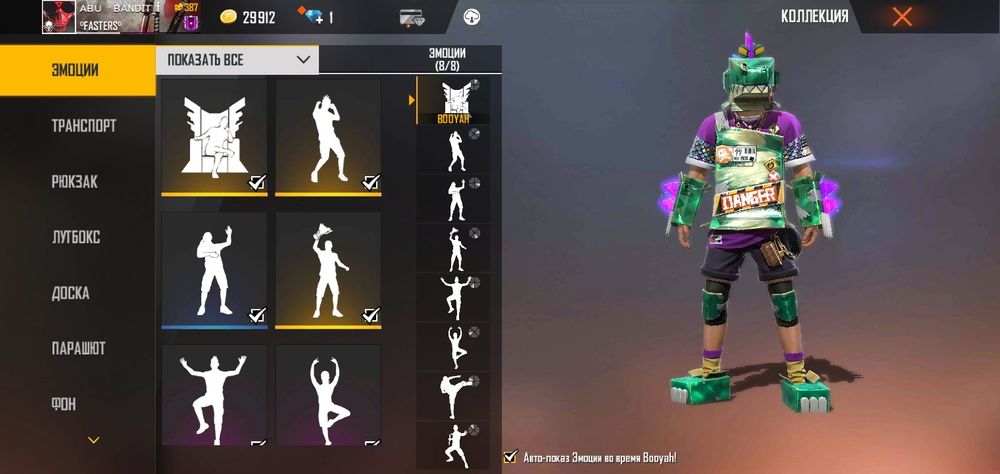Viewport: 1000px width, 474px height.
Task: Select the one-leg dance emote tile
Action: coord(214,395)
